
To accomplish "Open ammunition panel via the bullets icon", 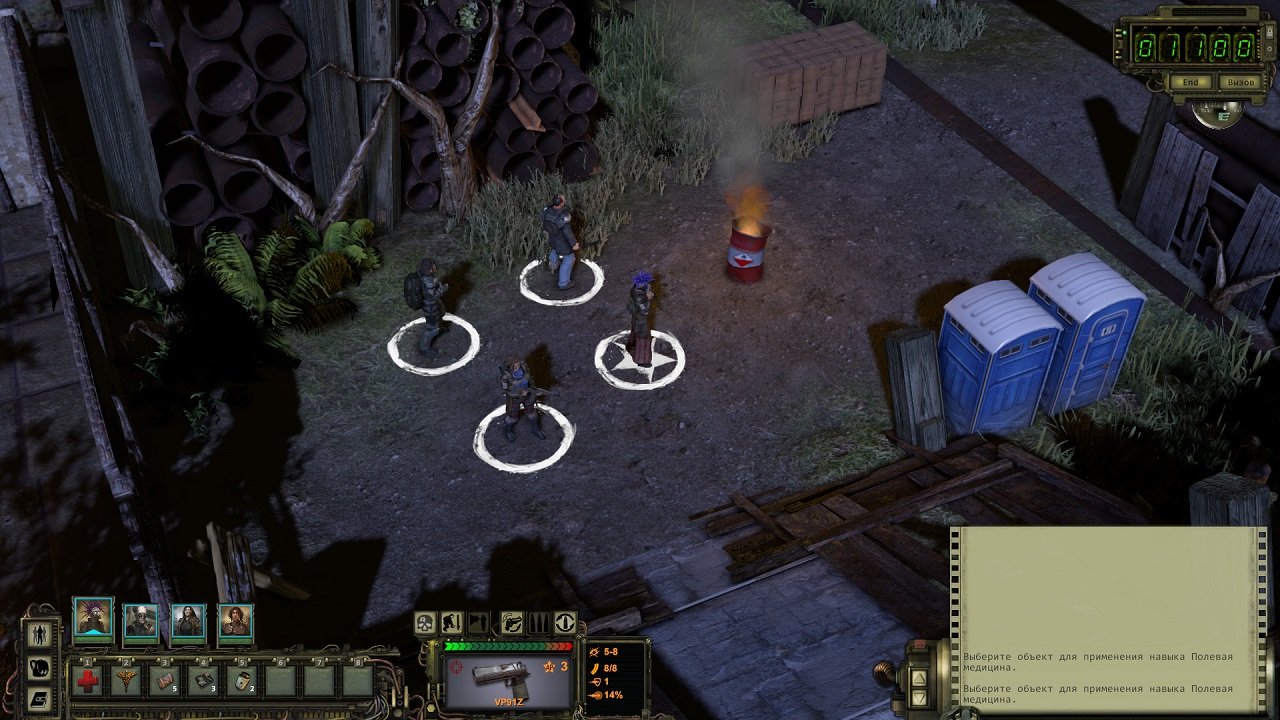I will pos(539,622).
